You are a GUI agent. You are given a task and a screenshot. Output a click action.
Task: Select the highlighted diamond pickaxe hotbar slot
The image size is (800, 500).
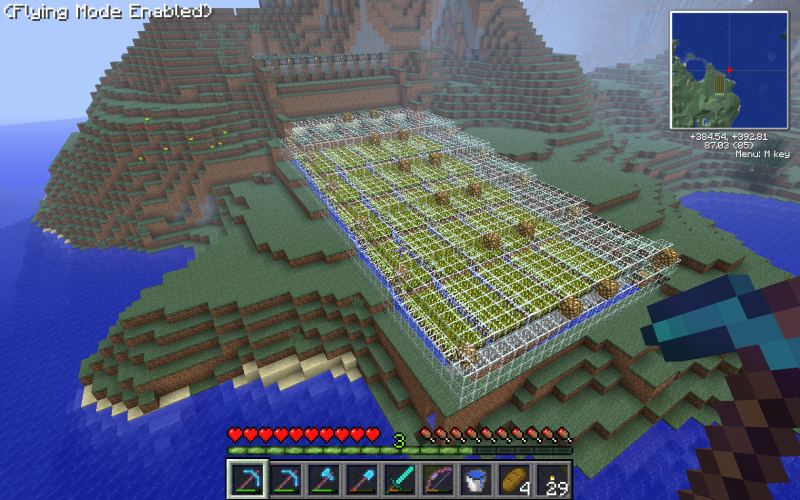pyautogui.click(x=247, y=479)
